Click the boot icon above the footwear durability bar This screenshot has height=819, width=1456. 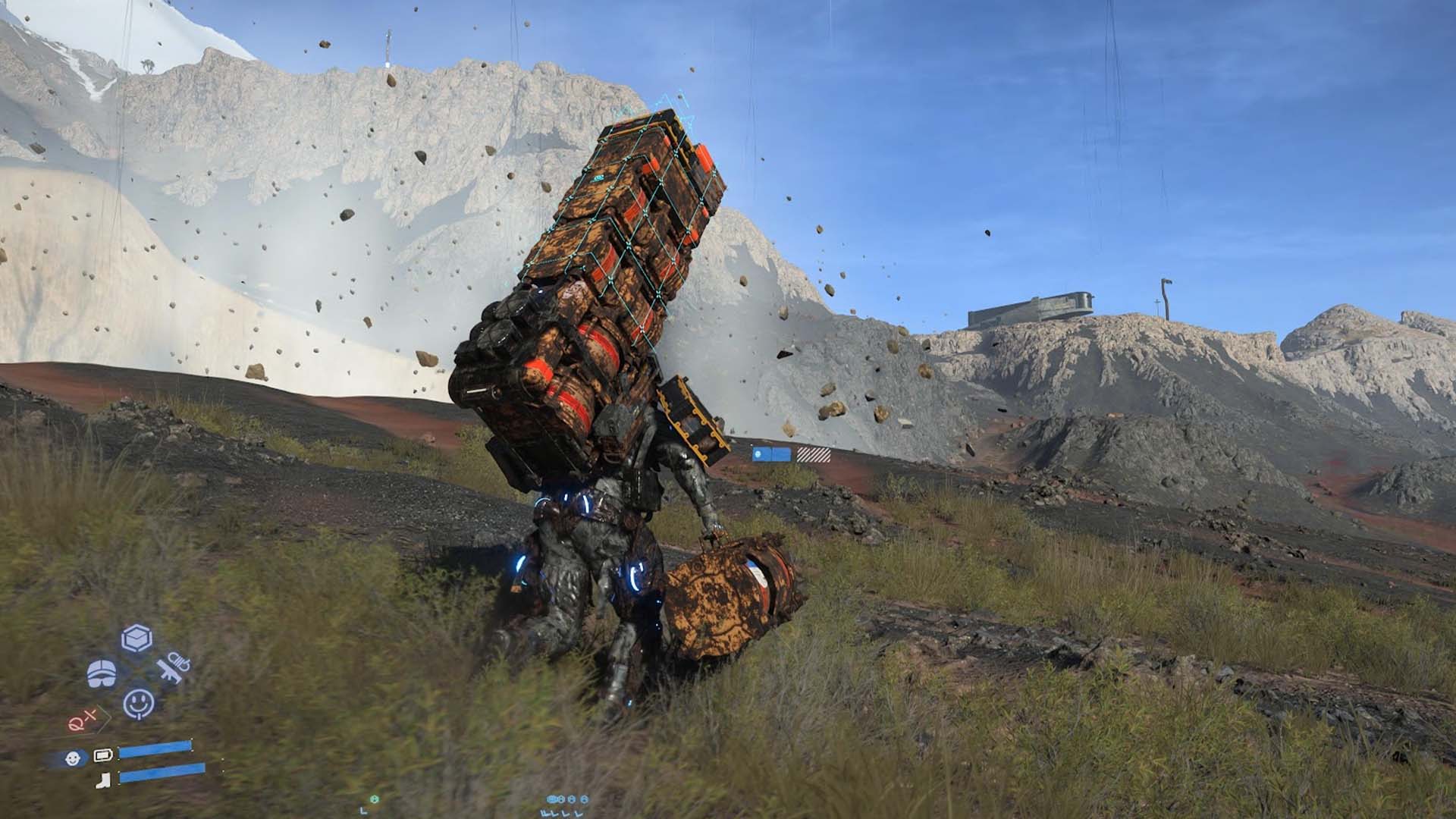[103, 780]
